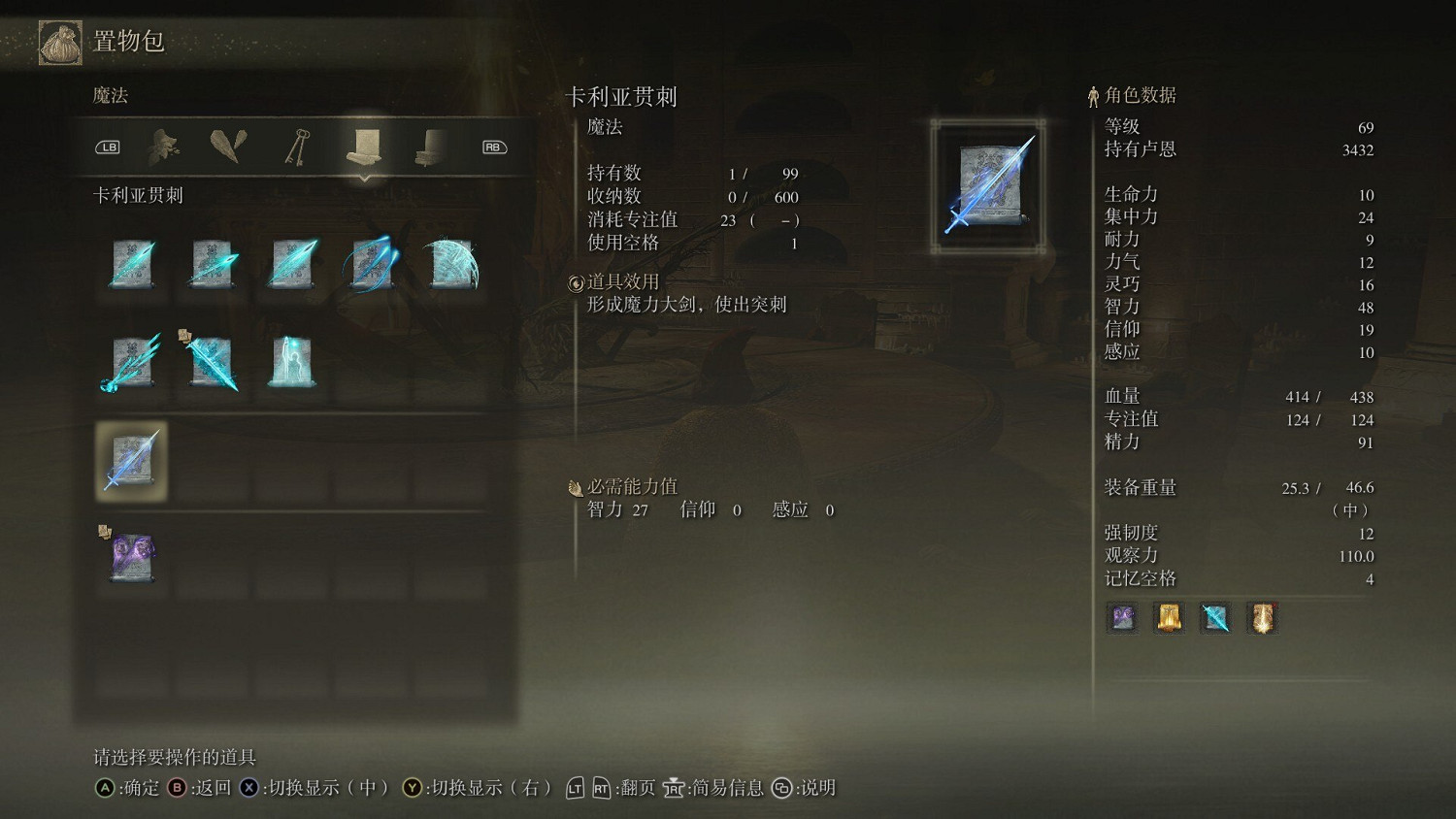Select the sorcery scrolls category icon
The height and width of the screenshot is (819, 1456).
(364, 144)
